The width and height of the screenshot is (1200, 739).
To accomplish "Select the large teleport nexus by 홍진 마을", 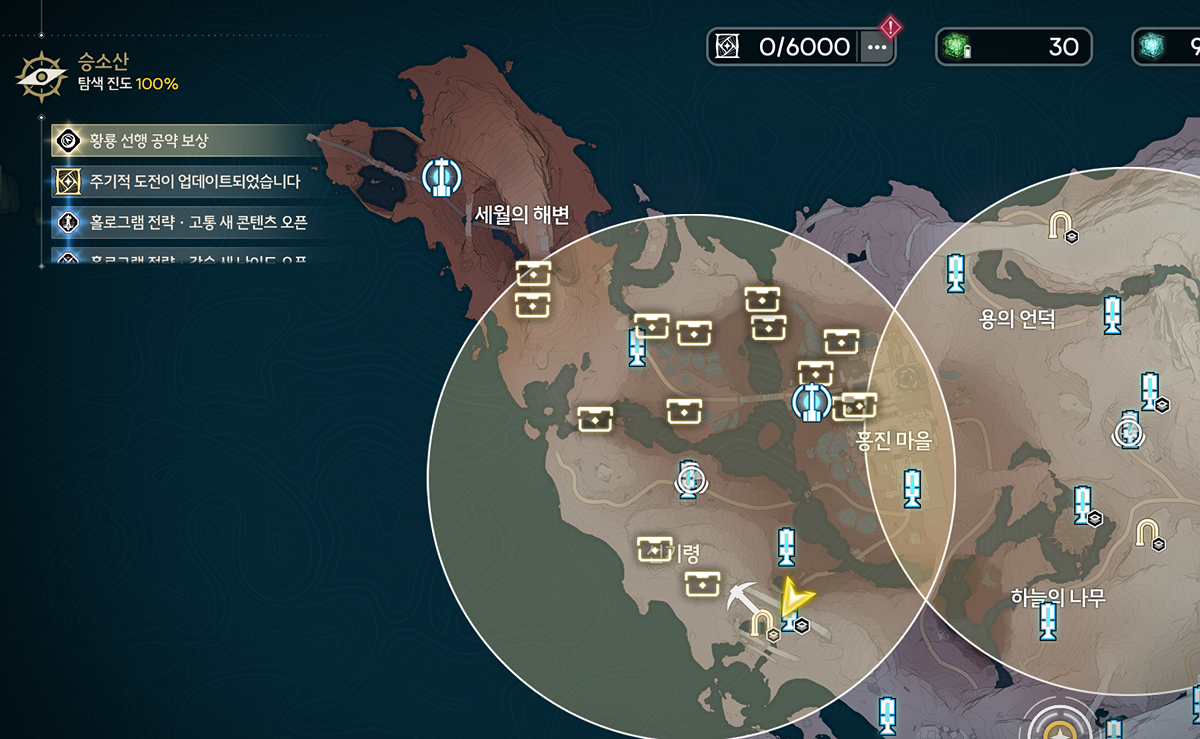I will coord(811,401).
